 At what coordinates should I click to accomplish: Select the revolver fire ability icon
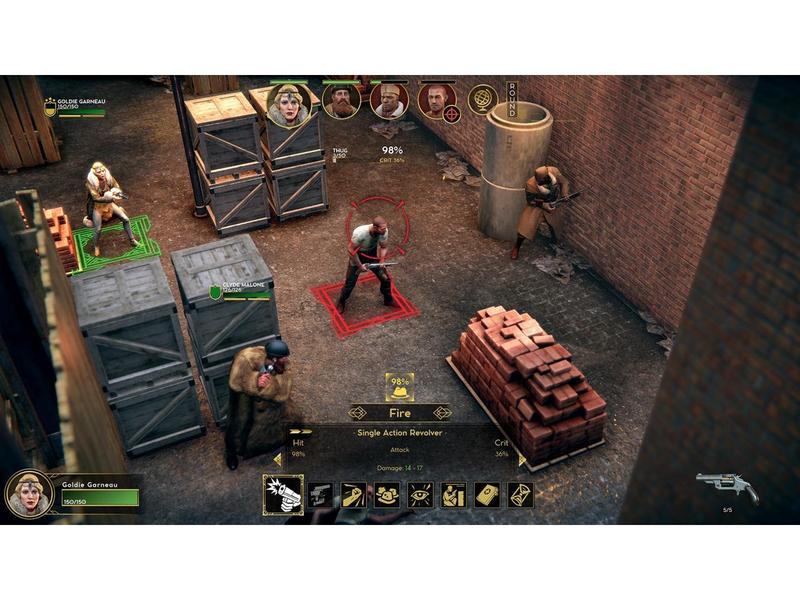[283, 494]
